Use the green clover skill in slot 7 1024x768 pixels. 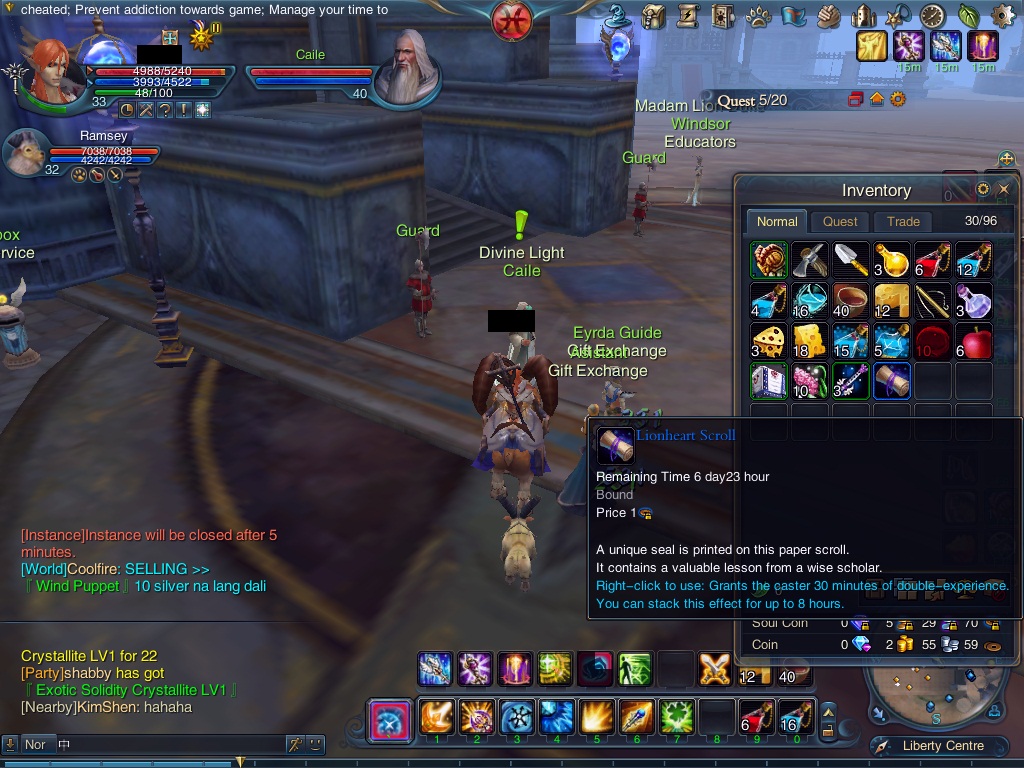point(676,718)
